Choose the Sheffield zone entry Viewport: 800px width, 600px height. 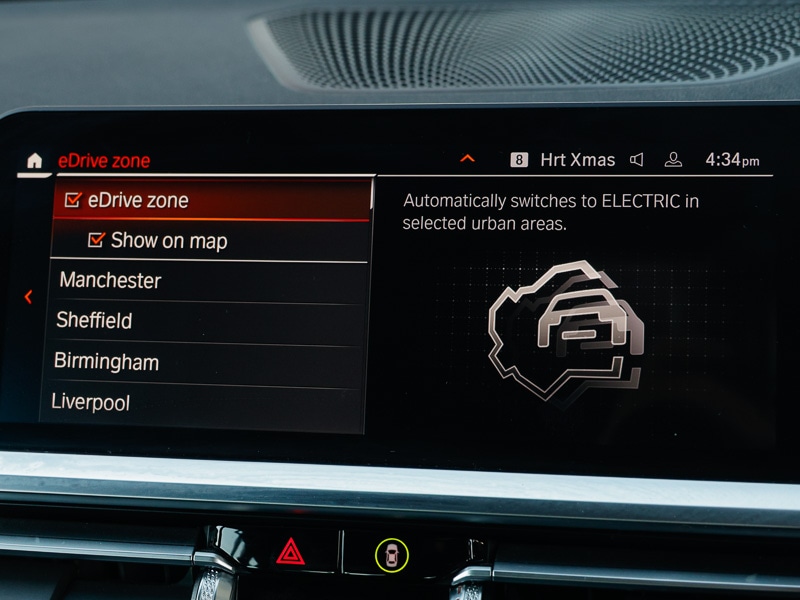pos(95,321)
